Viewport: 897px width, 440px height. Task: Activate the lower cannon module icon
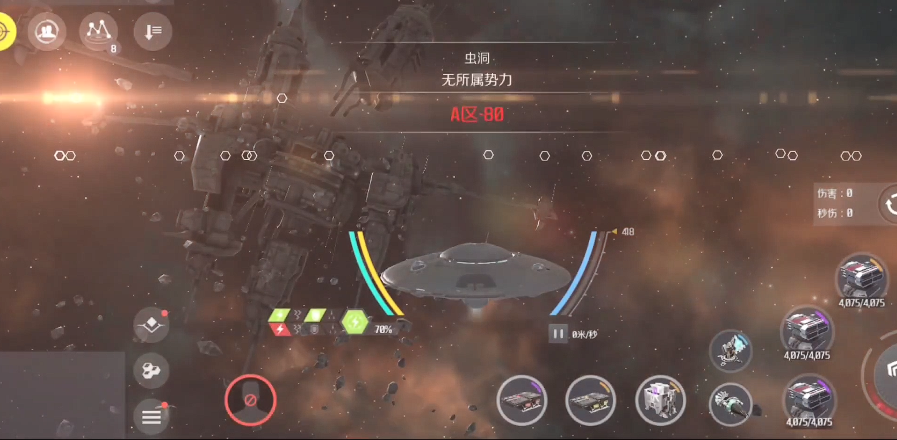point(731,403)
